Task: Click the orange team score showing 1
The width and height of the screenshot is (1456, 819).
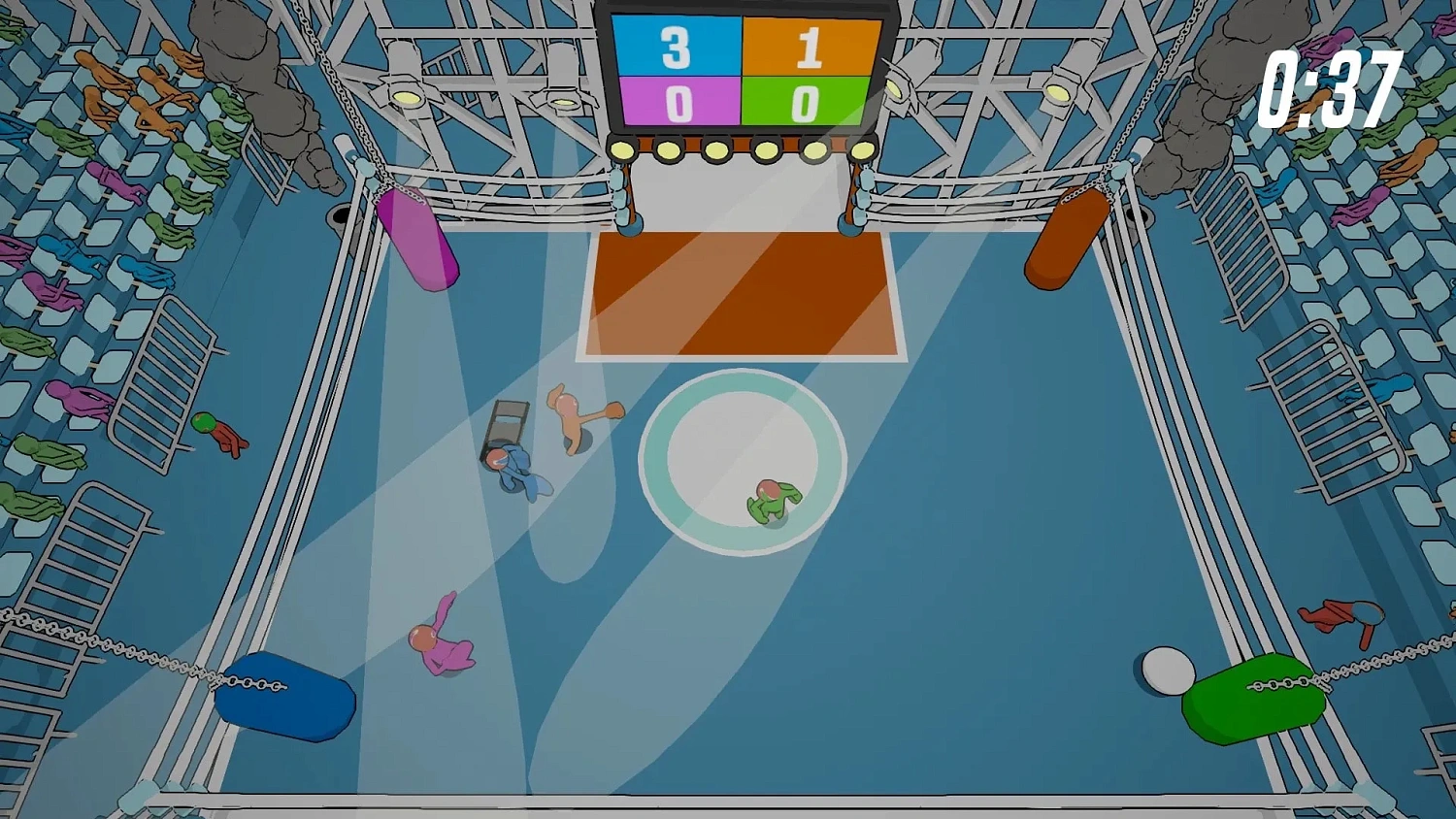Action: [810, 46]
